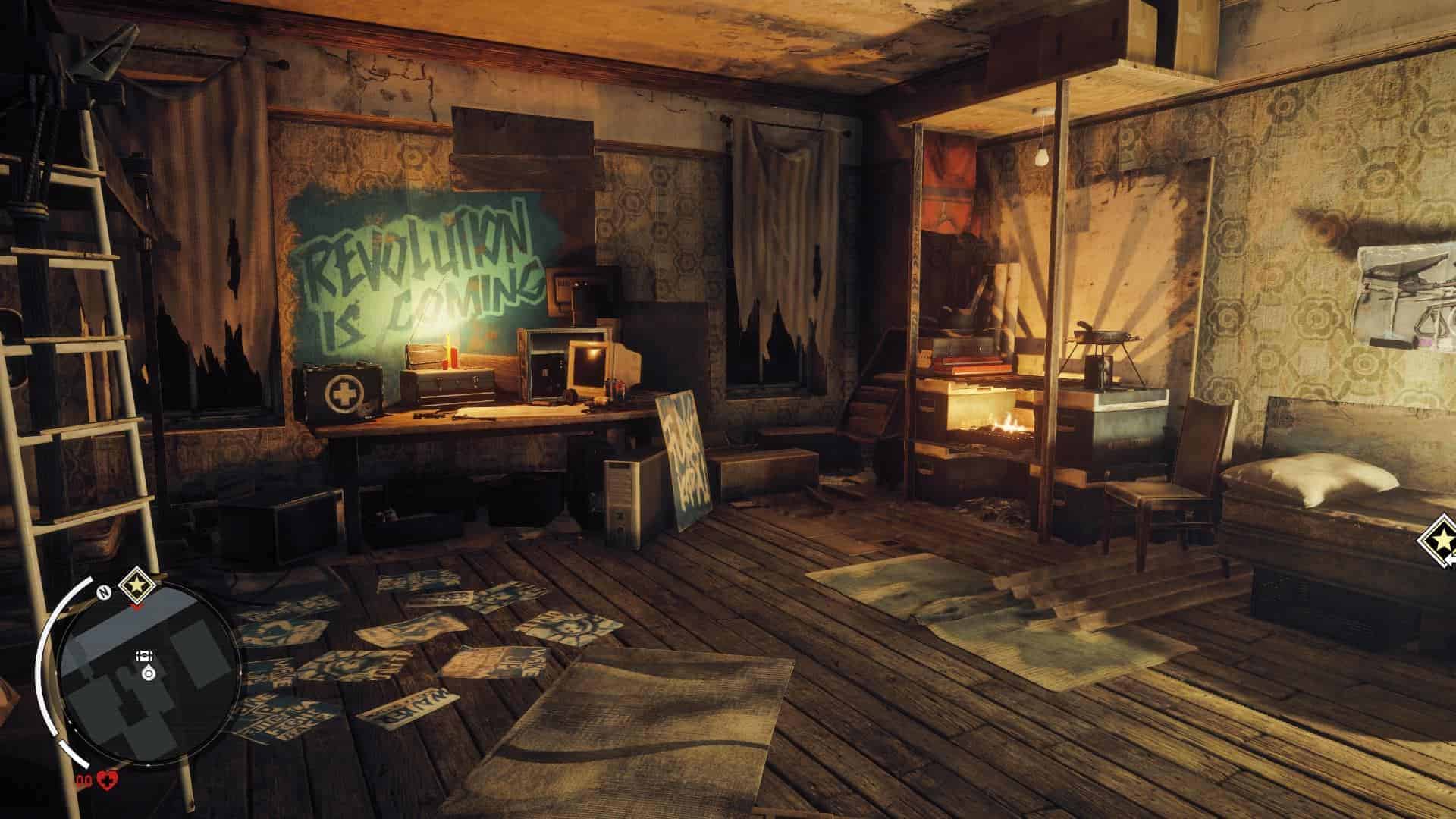
Task: Click the player position marker on the minimap
Action: [147, 673]
